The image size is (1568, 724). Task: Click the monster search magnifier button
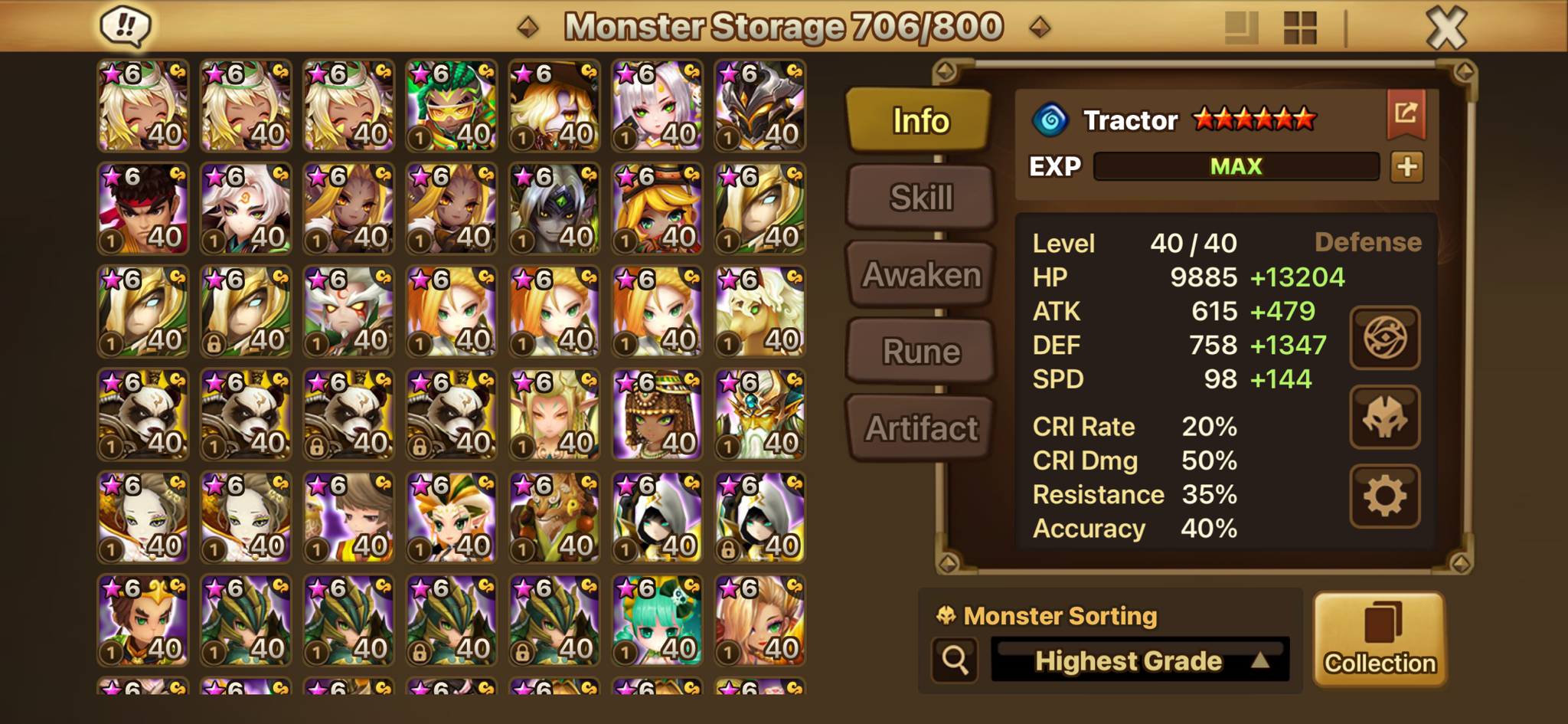pos(955,660)
